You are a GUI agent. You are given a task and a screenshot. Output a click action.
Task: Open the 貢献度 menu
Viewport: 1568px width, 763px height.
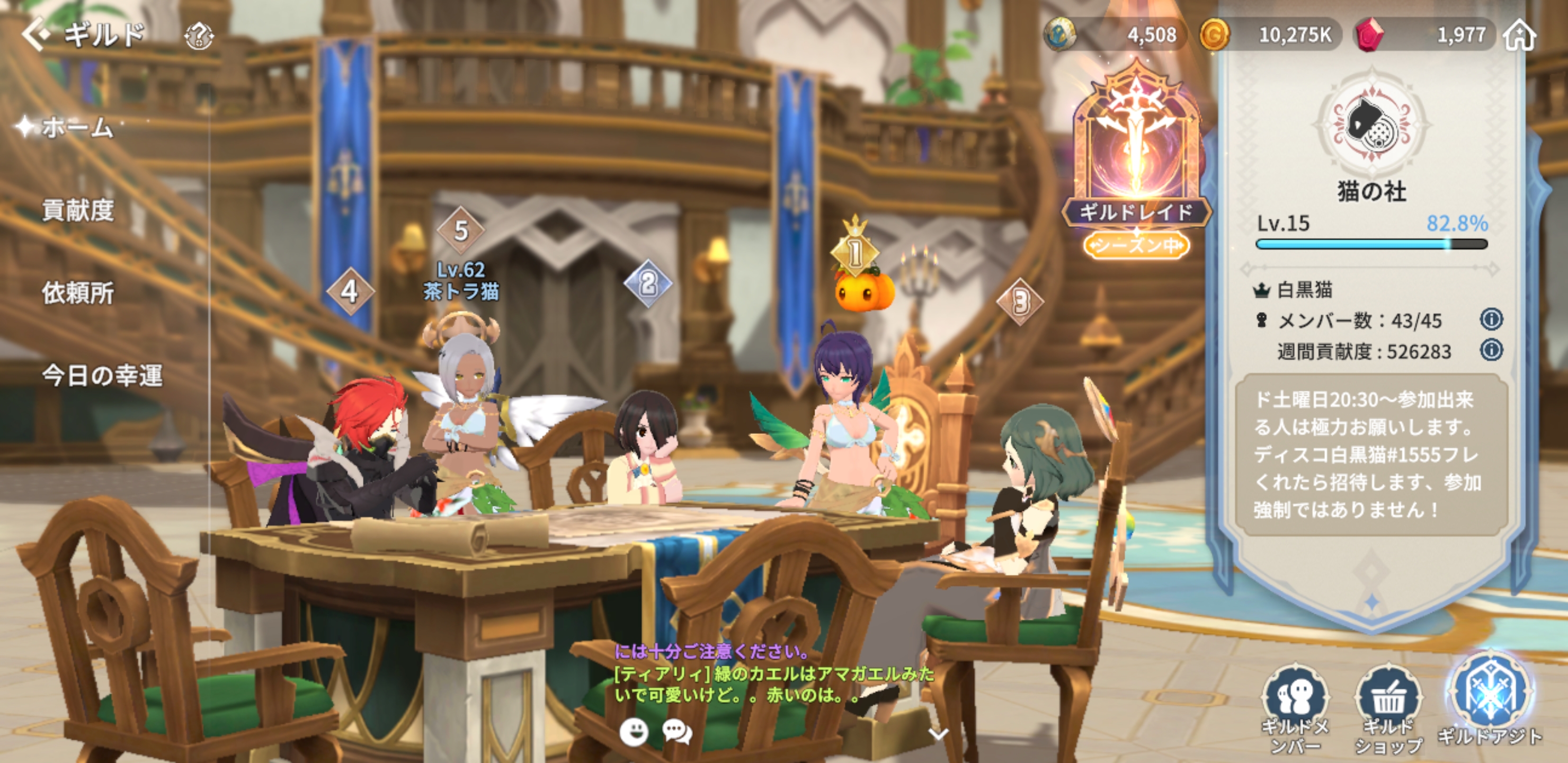(x=78, y=210)
